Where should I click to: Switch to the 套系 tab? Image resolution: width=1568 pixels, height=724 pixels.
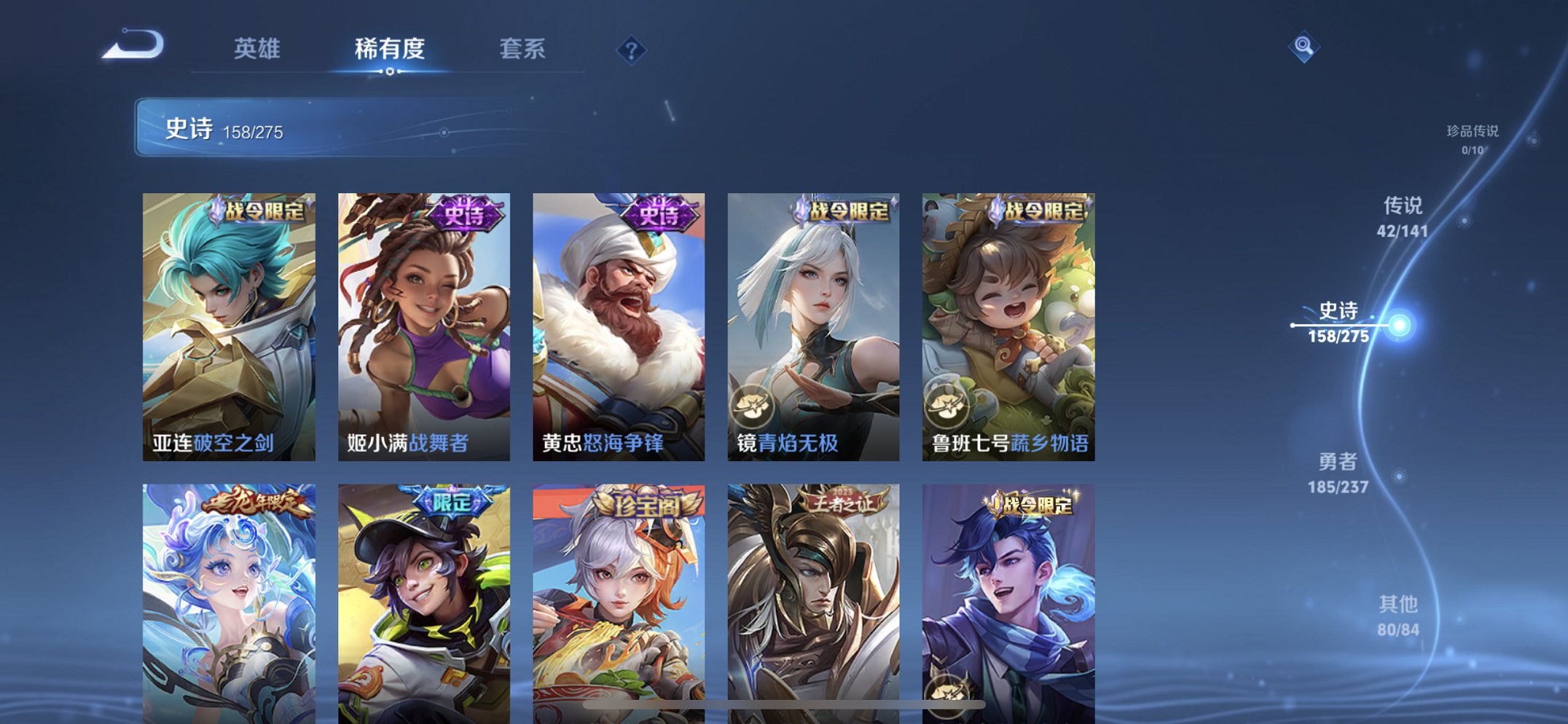[x=523, y=50]
